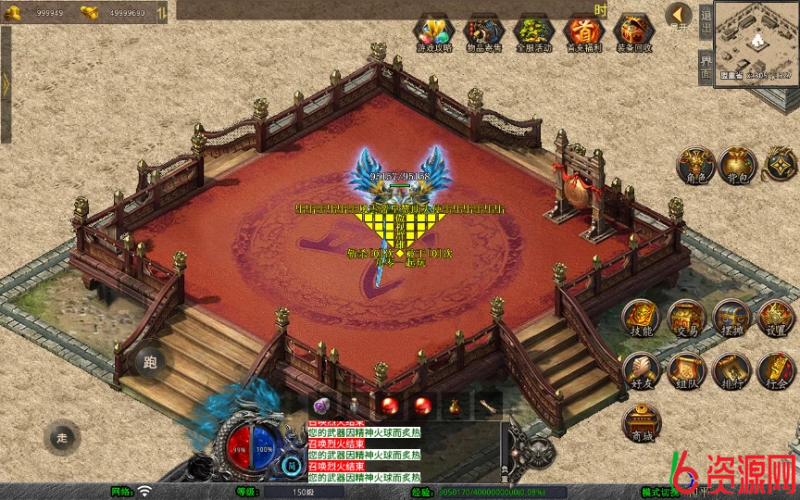The width and height of the screenshot is (800, 500).
Task: Open the 好友 friends list
Action: pyautogui.click(x=641, y=370)
